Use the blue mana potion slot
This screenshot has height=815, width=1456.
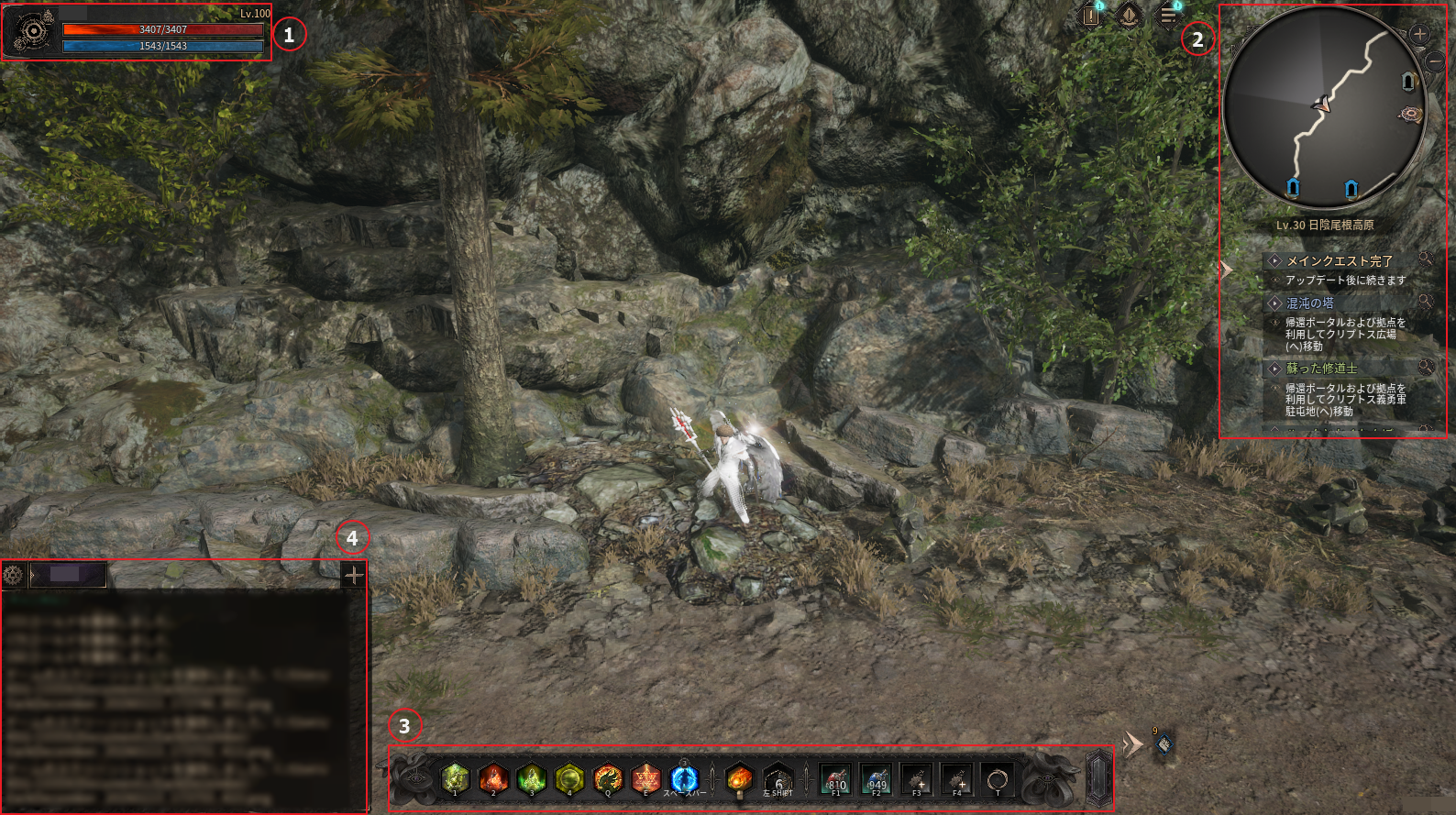tap(877, 779)
